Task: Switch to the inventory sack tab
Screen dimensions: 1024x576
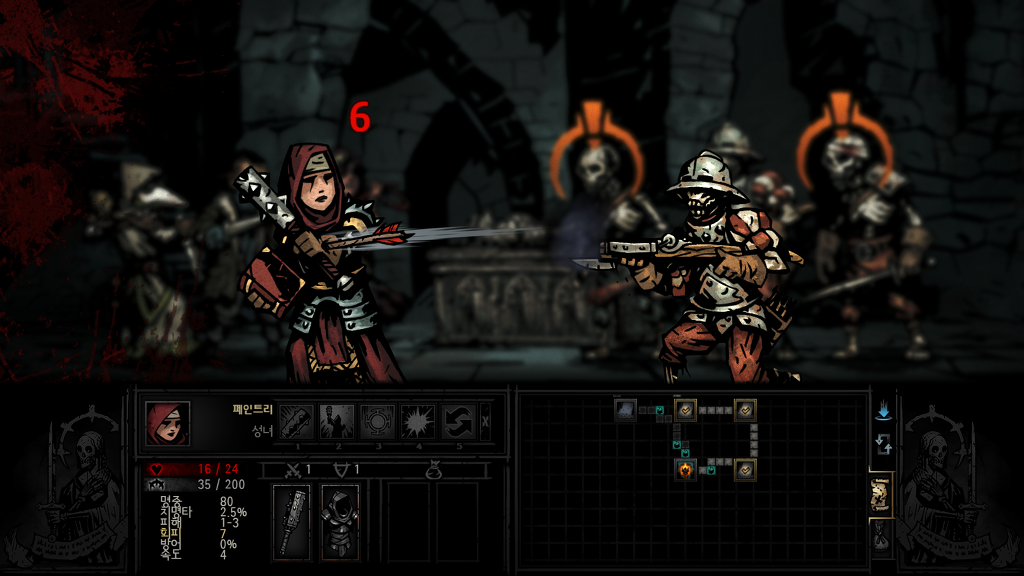Action: pos(881,538)
